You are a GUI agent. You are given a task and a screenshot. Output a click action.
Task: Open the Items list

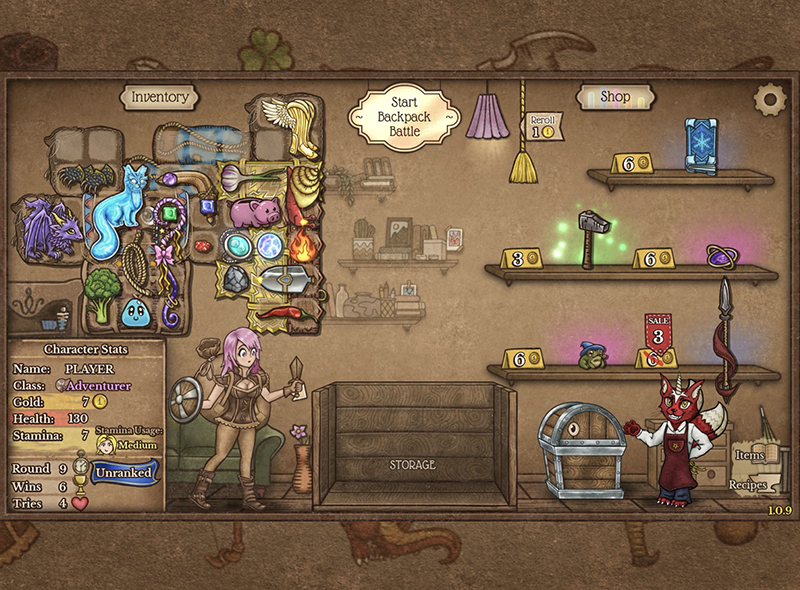click(750, 455)
